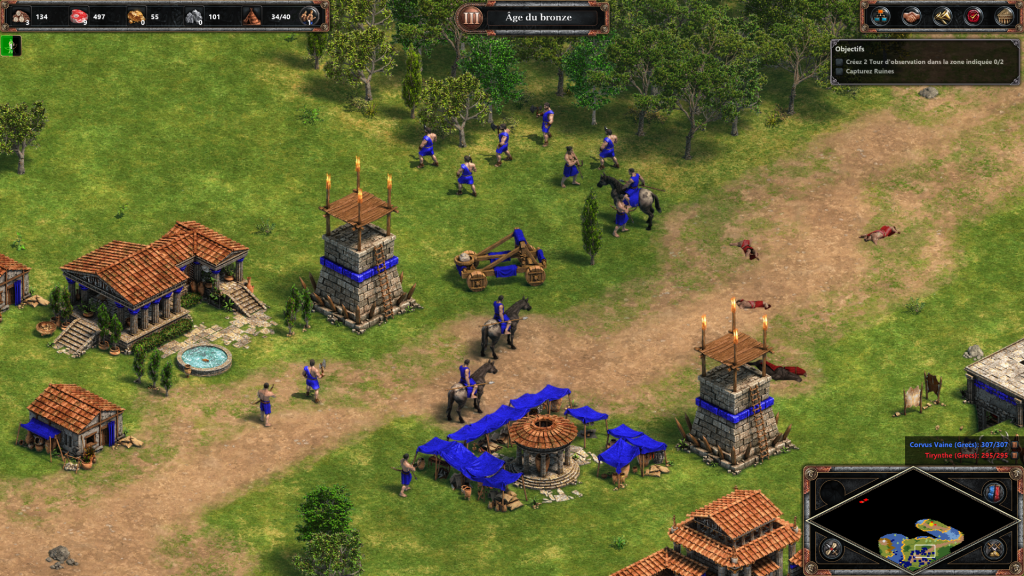This screenshot has height=576, width=1024.
Task: Click the population hut icon
Action: pos(253,16)
